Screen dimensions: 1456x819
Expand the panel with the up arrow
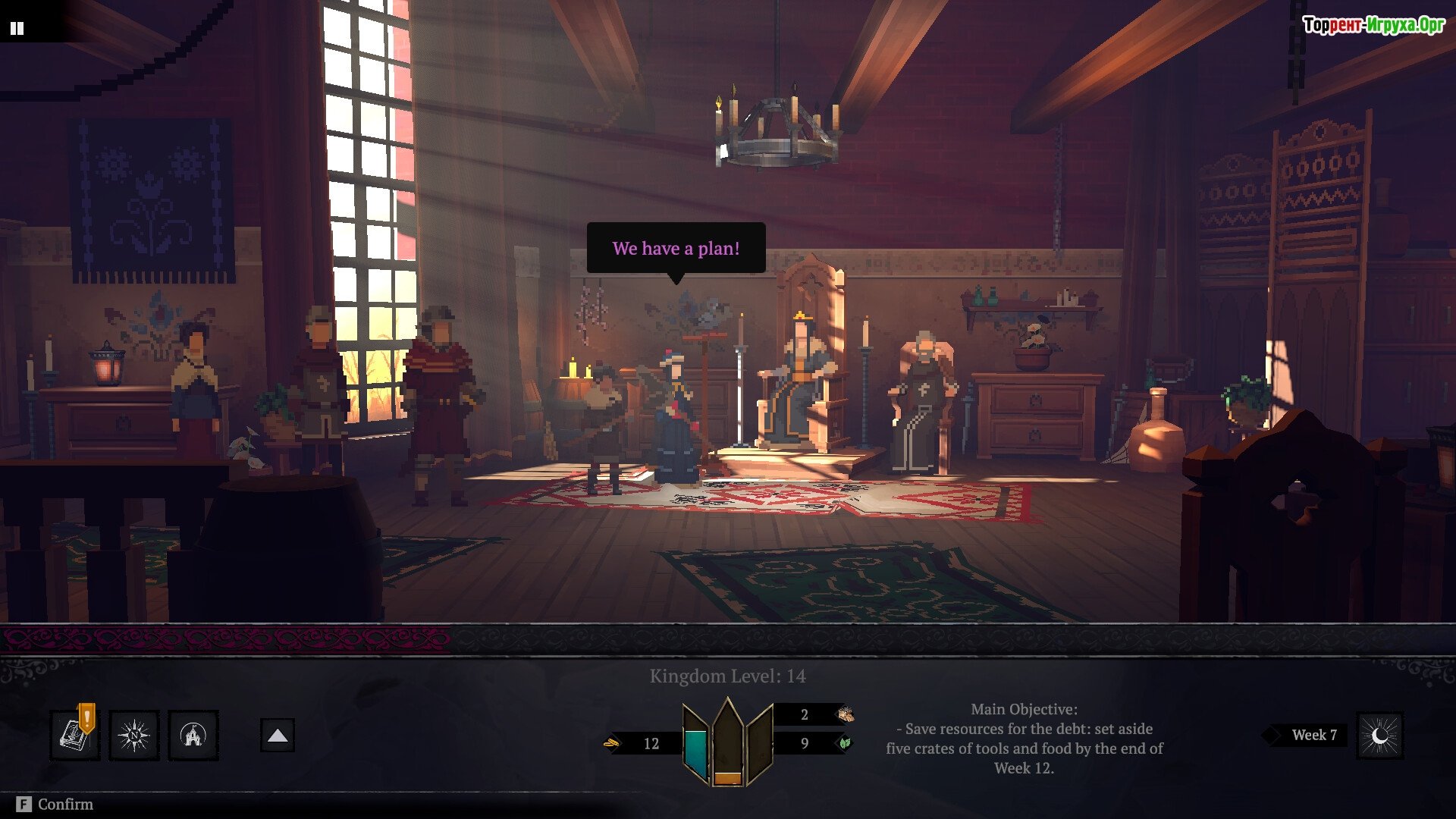(x=278, y=735)
